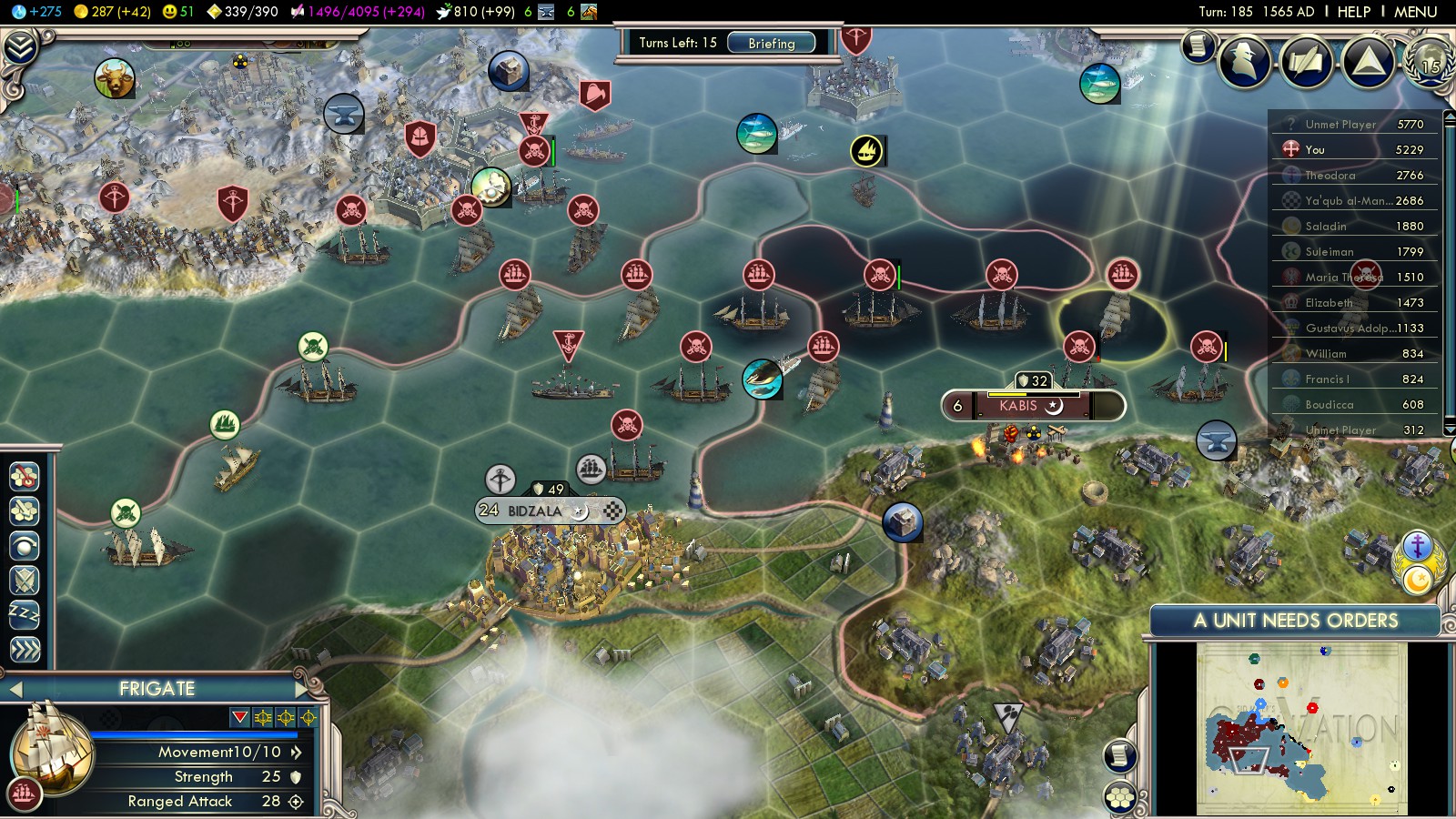This screenshot has width=1456, height=819.
Task: Select the fortify crossed-swords shield action
Action: (x=25, y=581)
